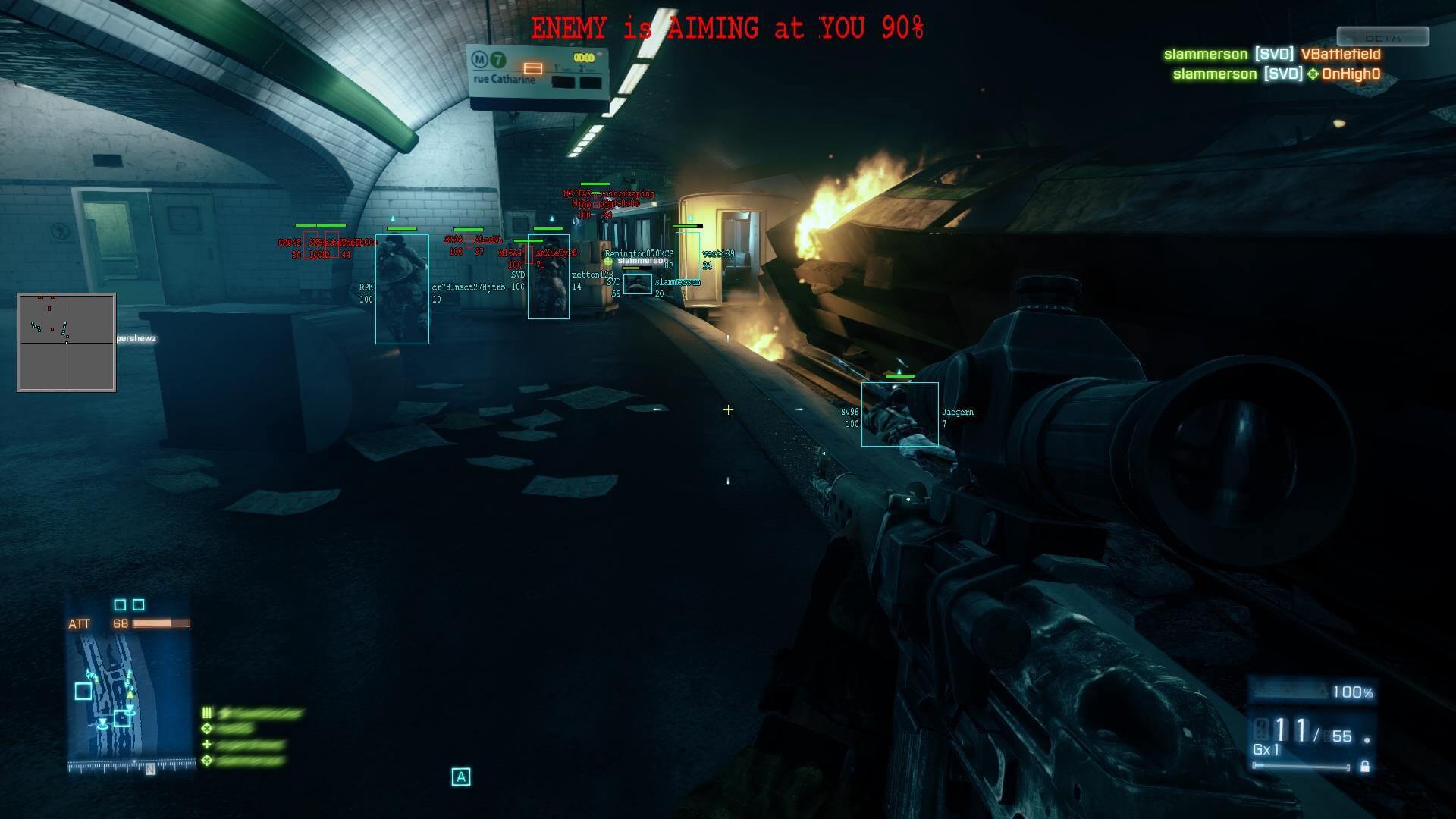Toggle the first objective square above the minimap
Image resolution: width=1456 pixels, height=819 pixels.
click(120, 604)
